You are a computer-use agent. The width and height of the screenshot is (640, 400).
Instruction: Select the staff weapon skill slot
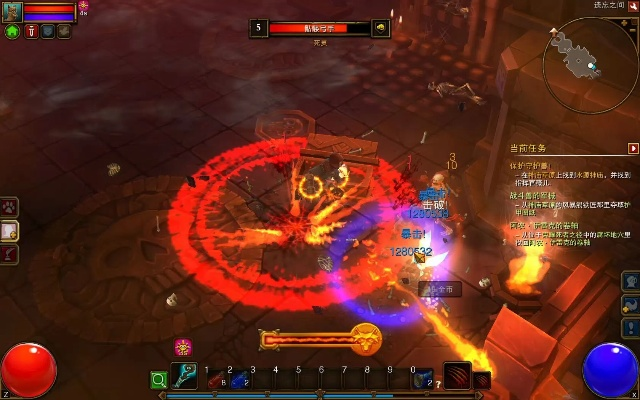183,376
